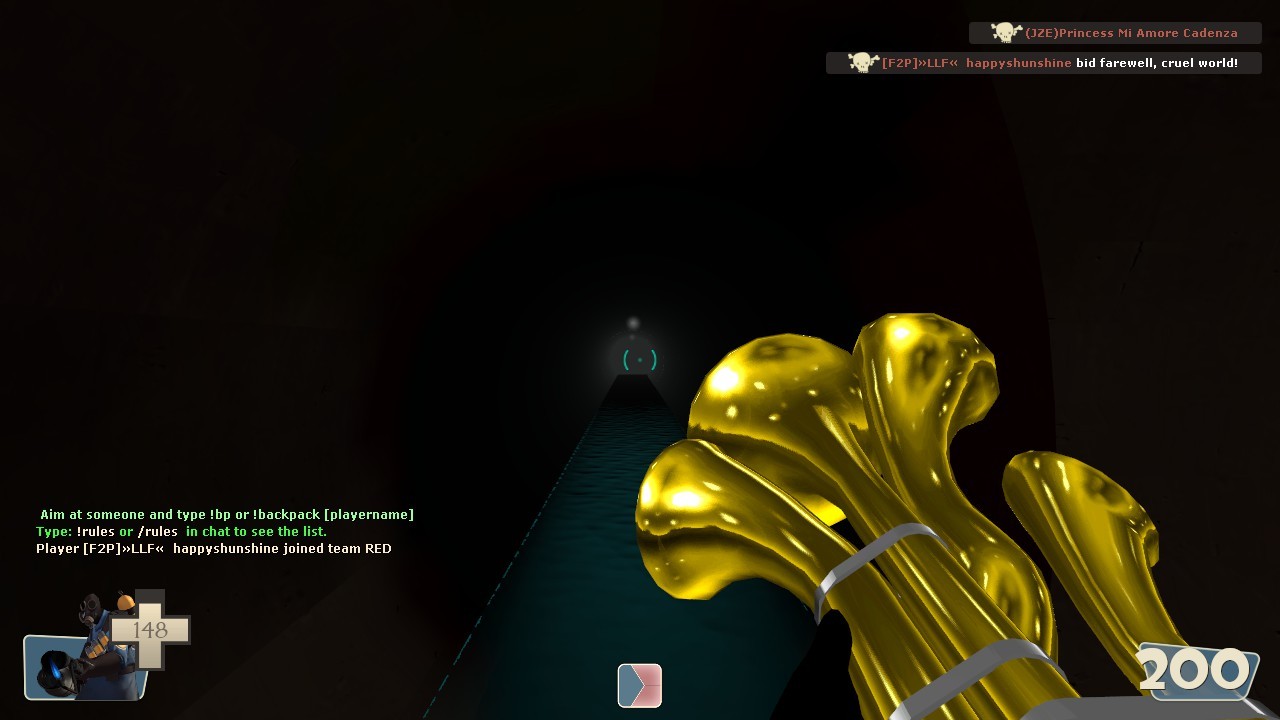1280x720 pixels.
Task: Click the /rules green command text
Action: click(160, 531)
